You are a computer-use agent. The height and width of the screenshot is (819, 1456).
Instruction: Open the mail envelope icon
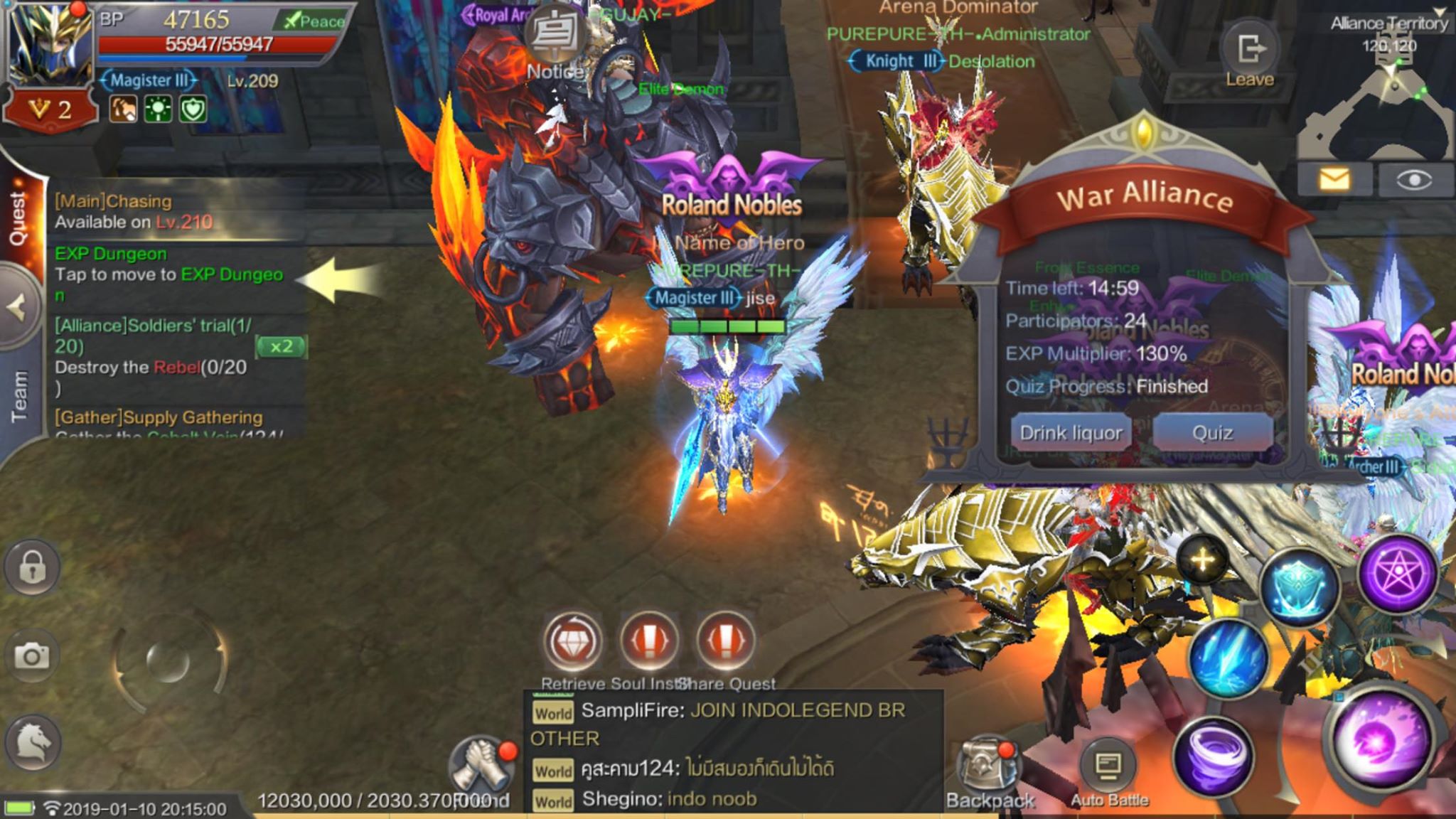pos(1334,179)
